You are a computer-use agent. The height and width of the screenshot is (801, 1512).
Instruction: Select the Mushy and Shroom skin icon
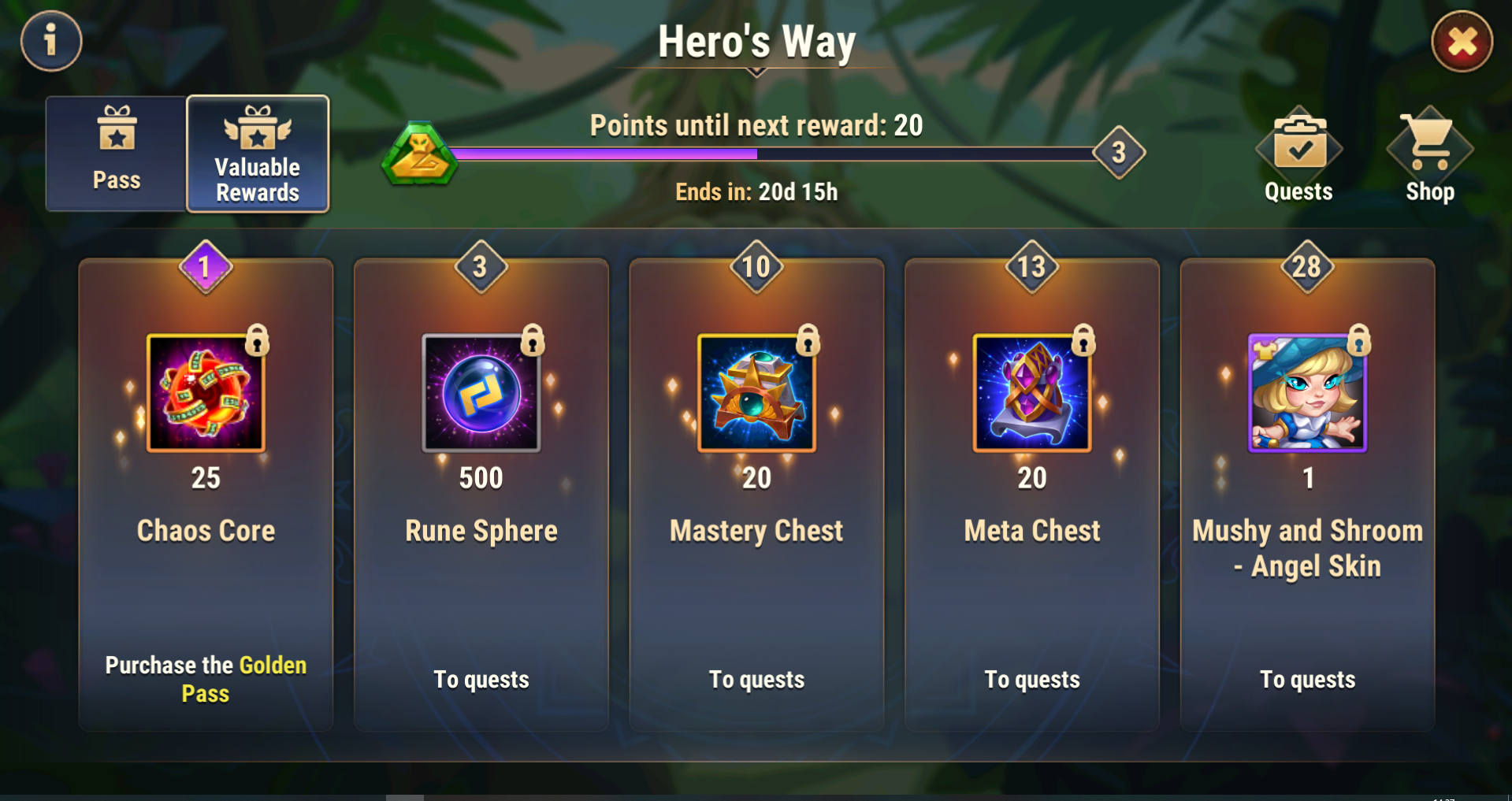point(1307,392)
